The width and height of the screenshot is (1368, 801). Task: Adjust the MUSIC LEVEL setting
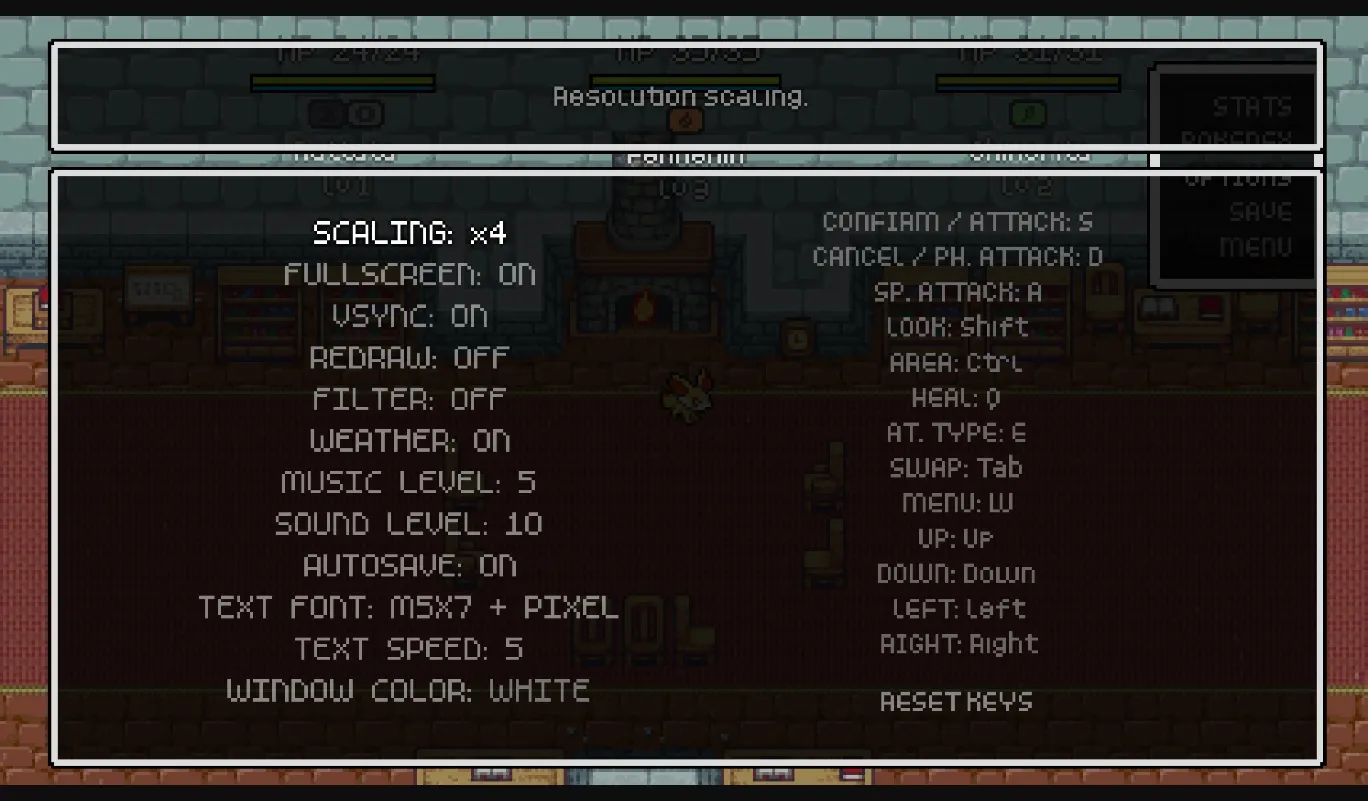410,482
